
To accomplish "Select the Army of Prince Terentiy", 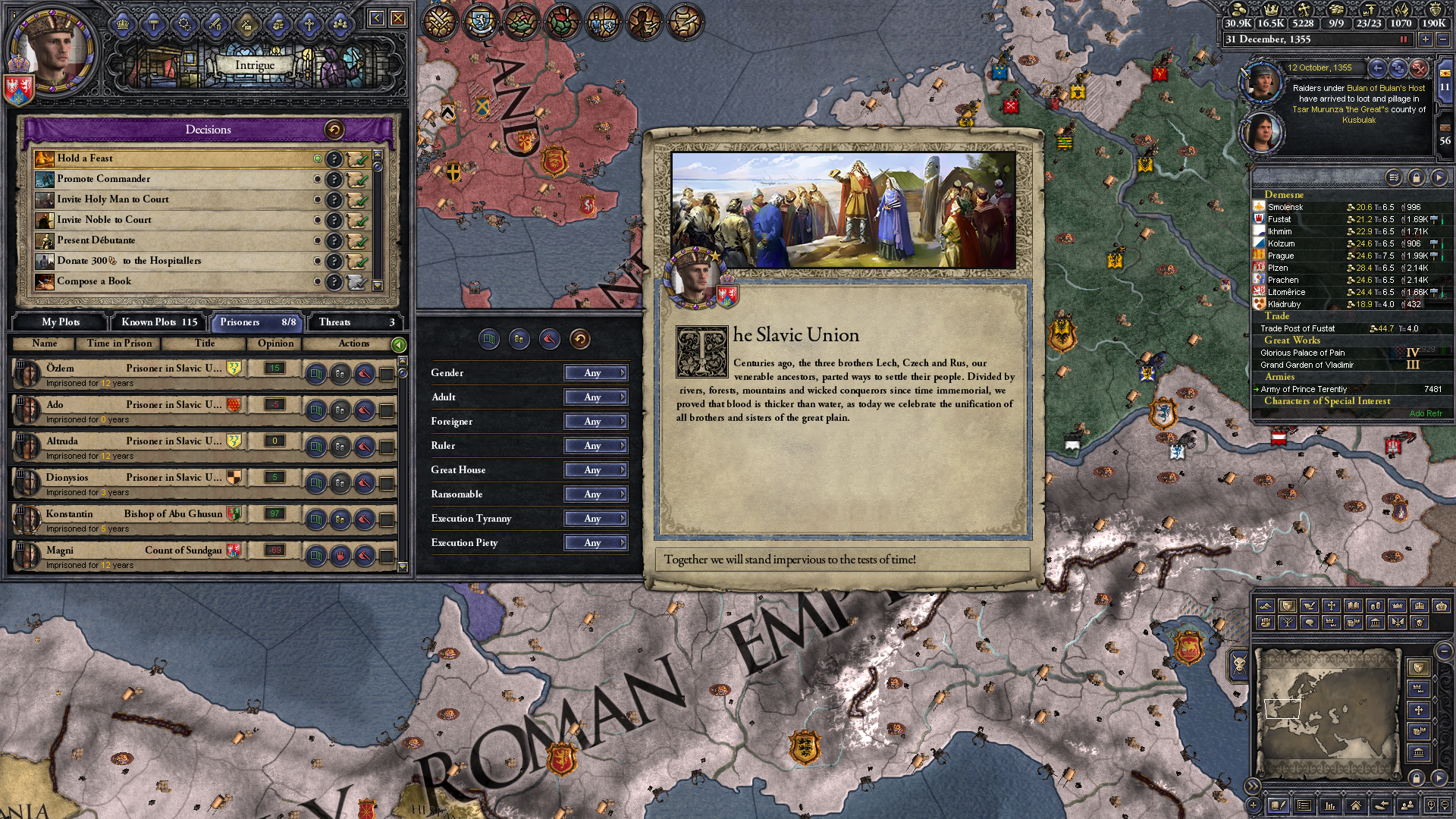I will click(x=1304, y=389).
